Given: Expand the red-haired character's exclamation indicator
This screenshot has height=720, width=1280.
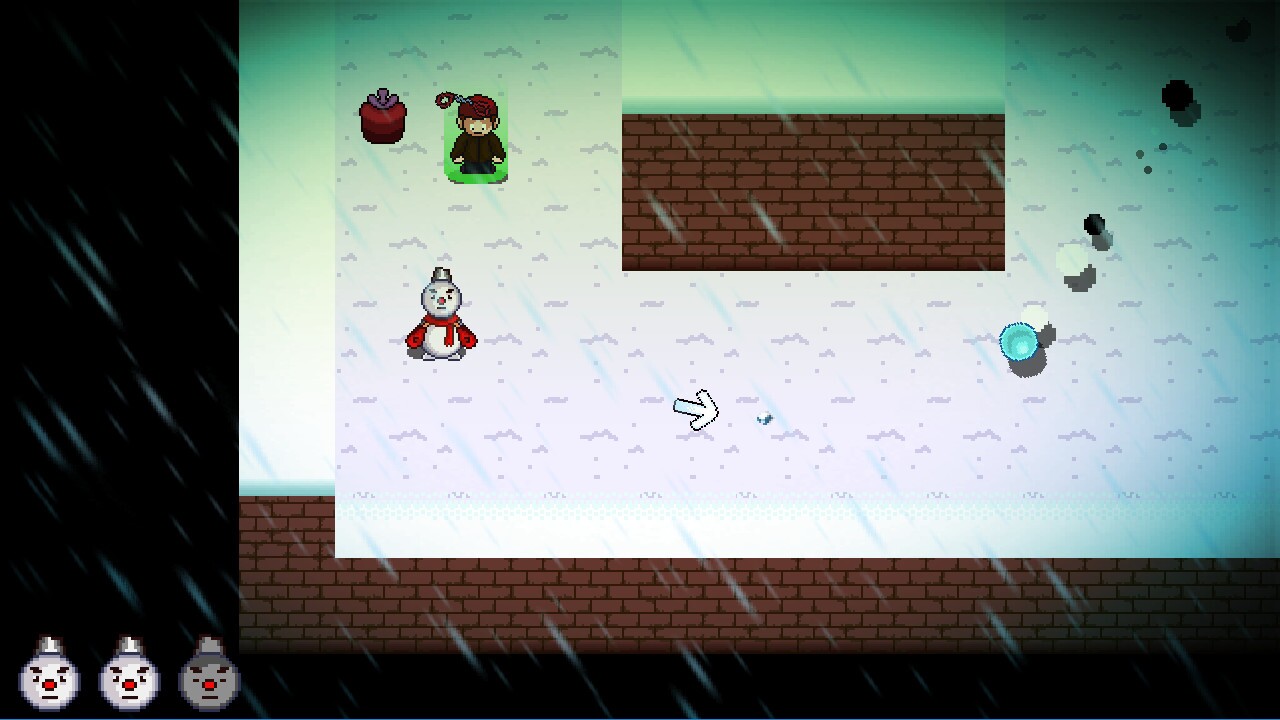Looking at the screenshot, I should [x=447, y=100].
